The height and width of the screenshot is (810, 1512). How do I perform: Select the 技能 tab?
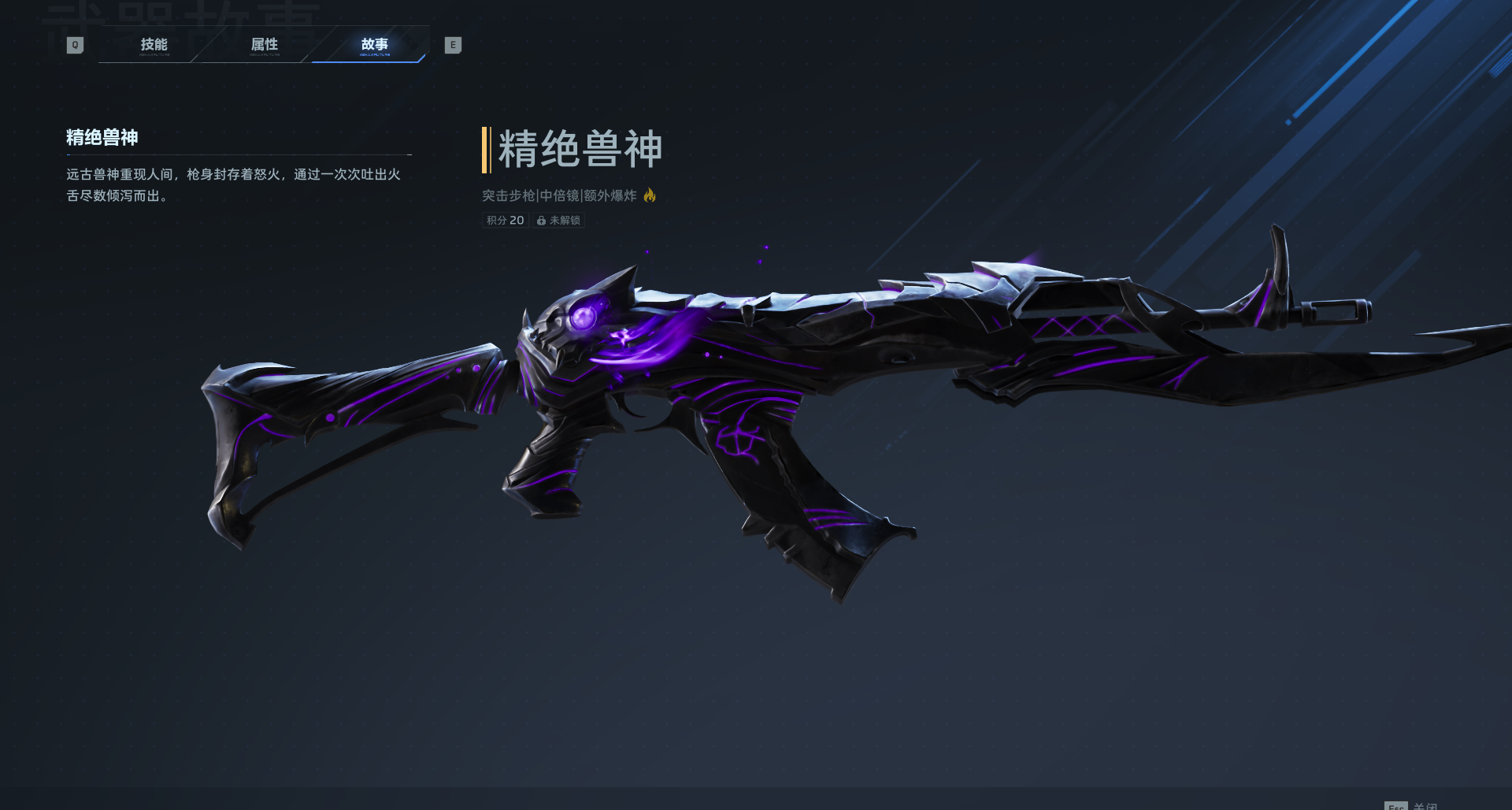(153, 45)
